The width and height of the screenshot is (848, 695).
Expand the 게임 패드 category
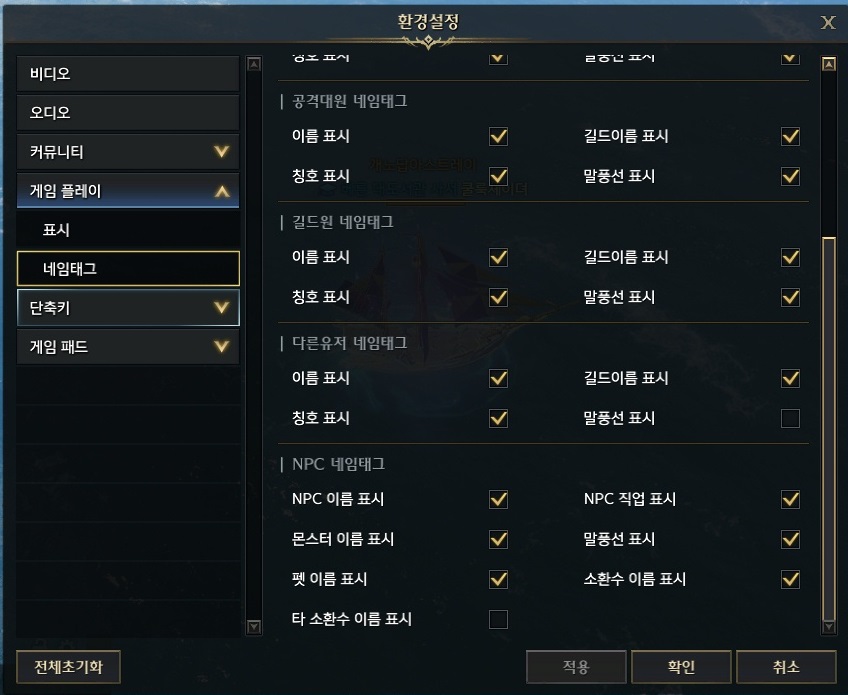click(128, 347)
